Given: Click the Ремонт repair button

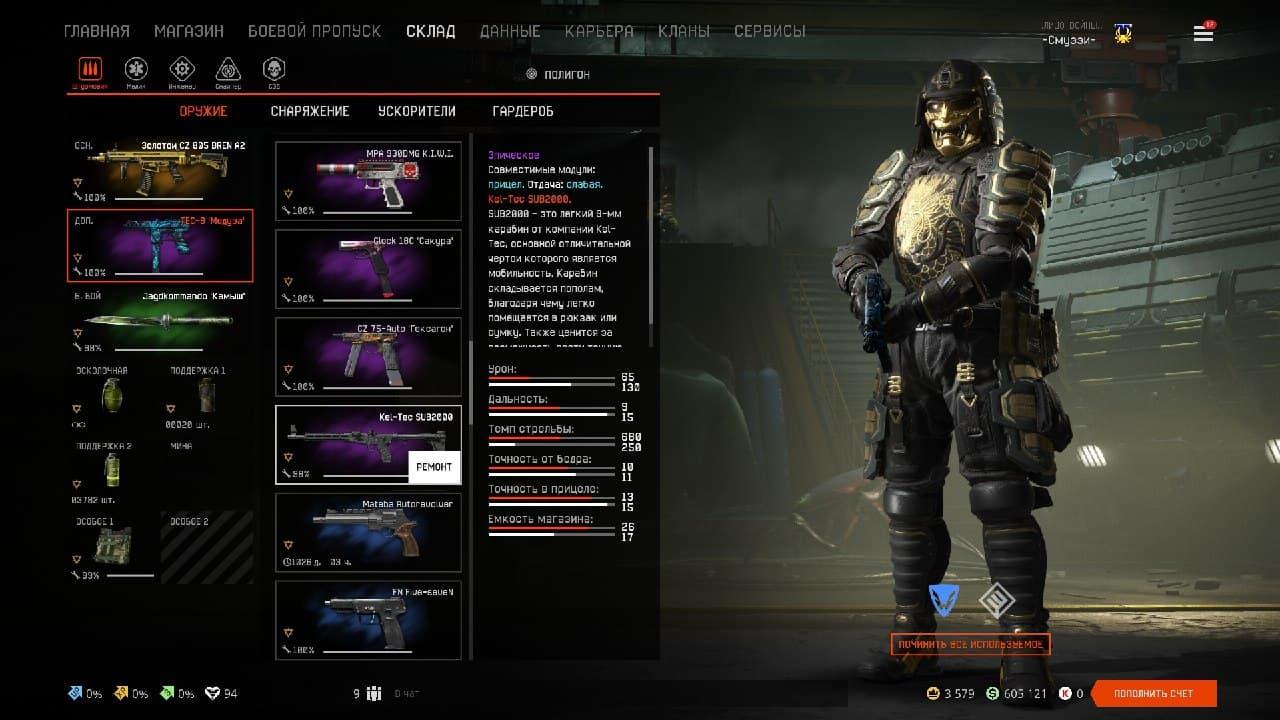Looking at the screenshot, I should coord(434,467).
